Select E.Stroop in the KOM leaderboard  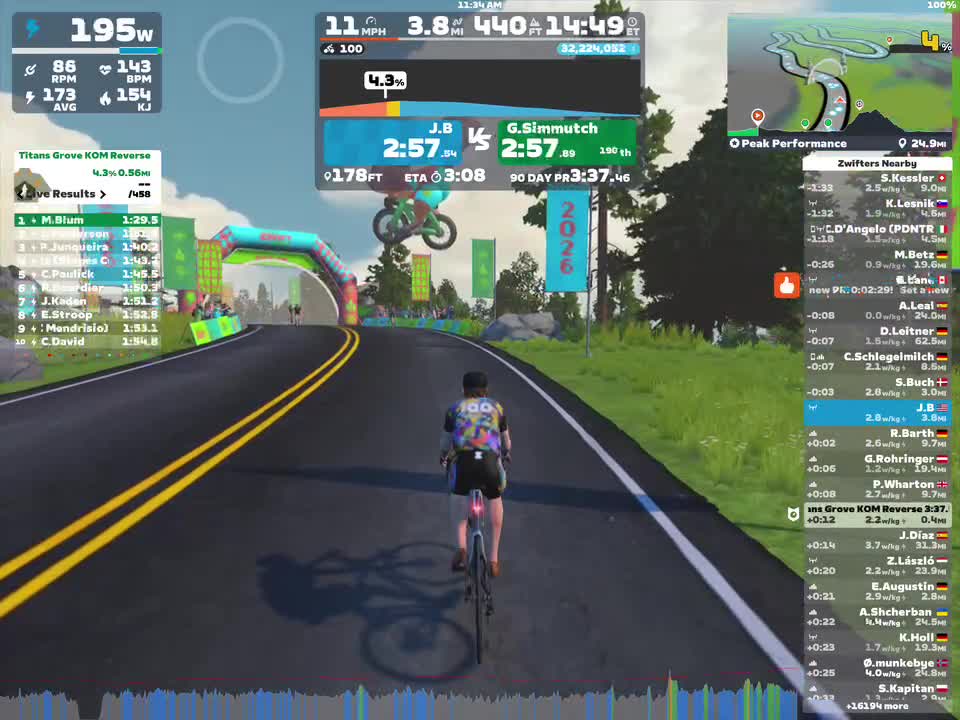tap(86, 315)
